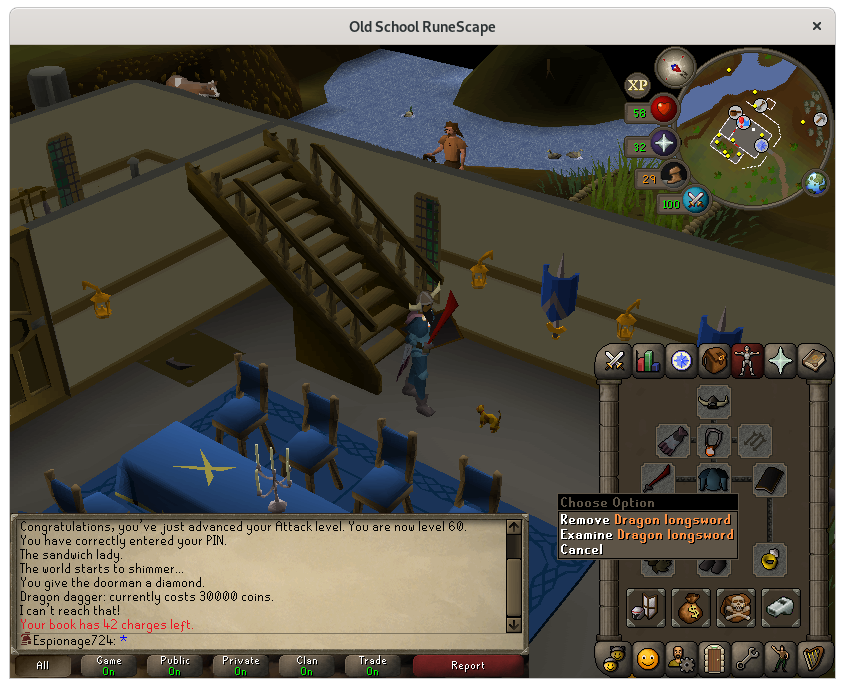Open the Combat Options tab

click(x=614, y=361)
